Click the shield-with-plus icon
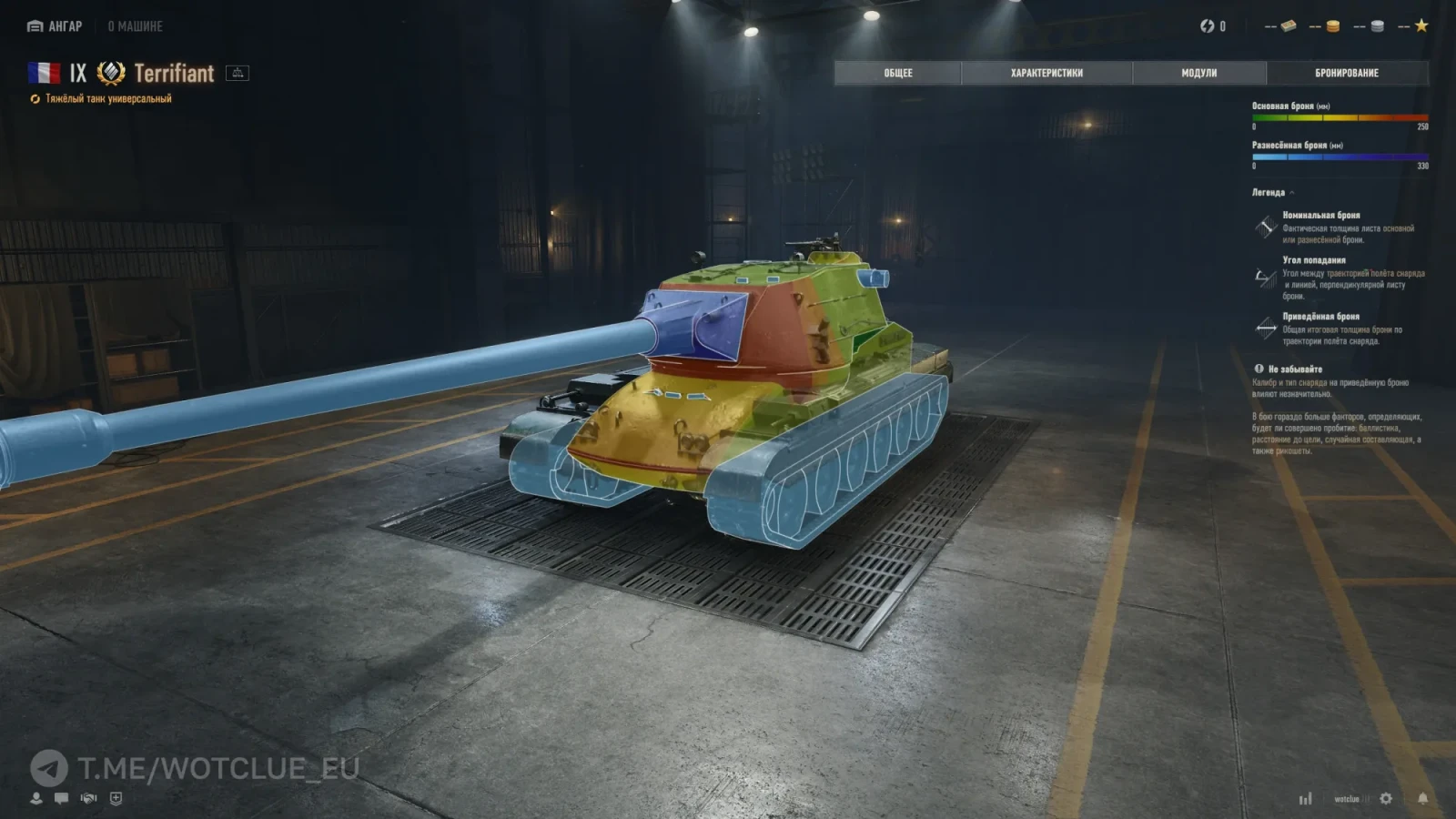 (x=116, y=798)
